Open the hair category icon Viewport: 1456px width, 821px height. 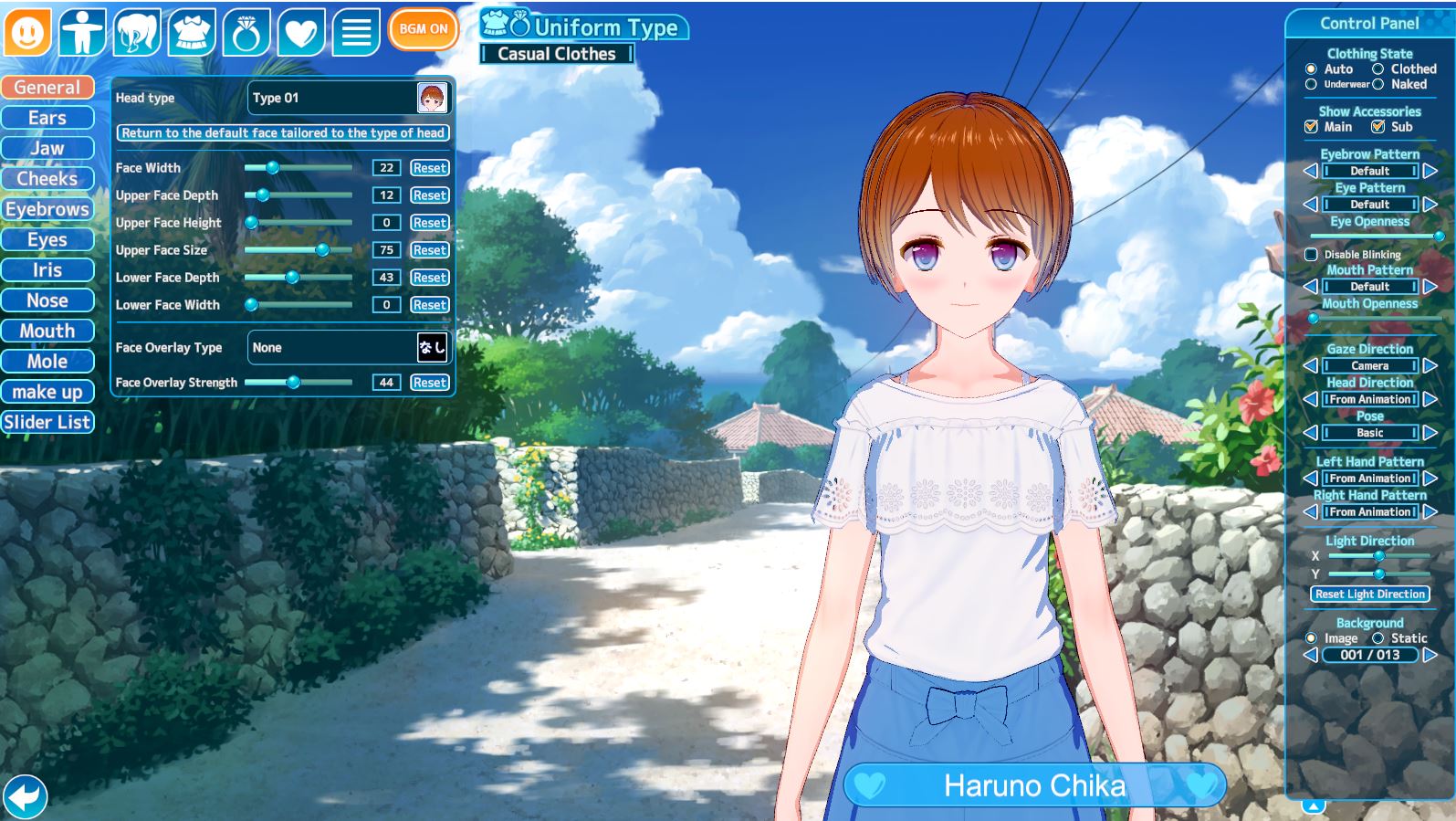click(137, 32)
